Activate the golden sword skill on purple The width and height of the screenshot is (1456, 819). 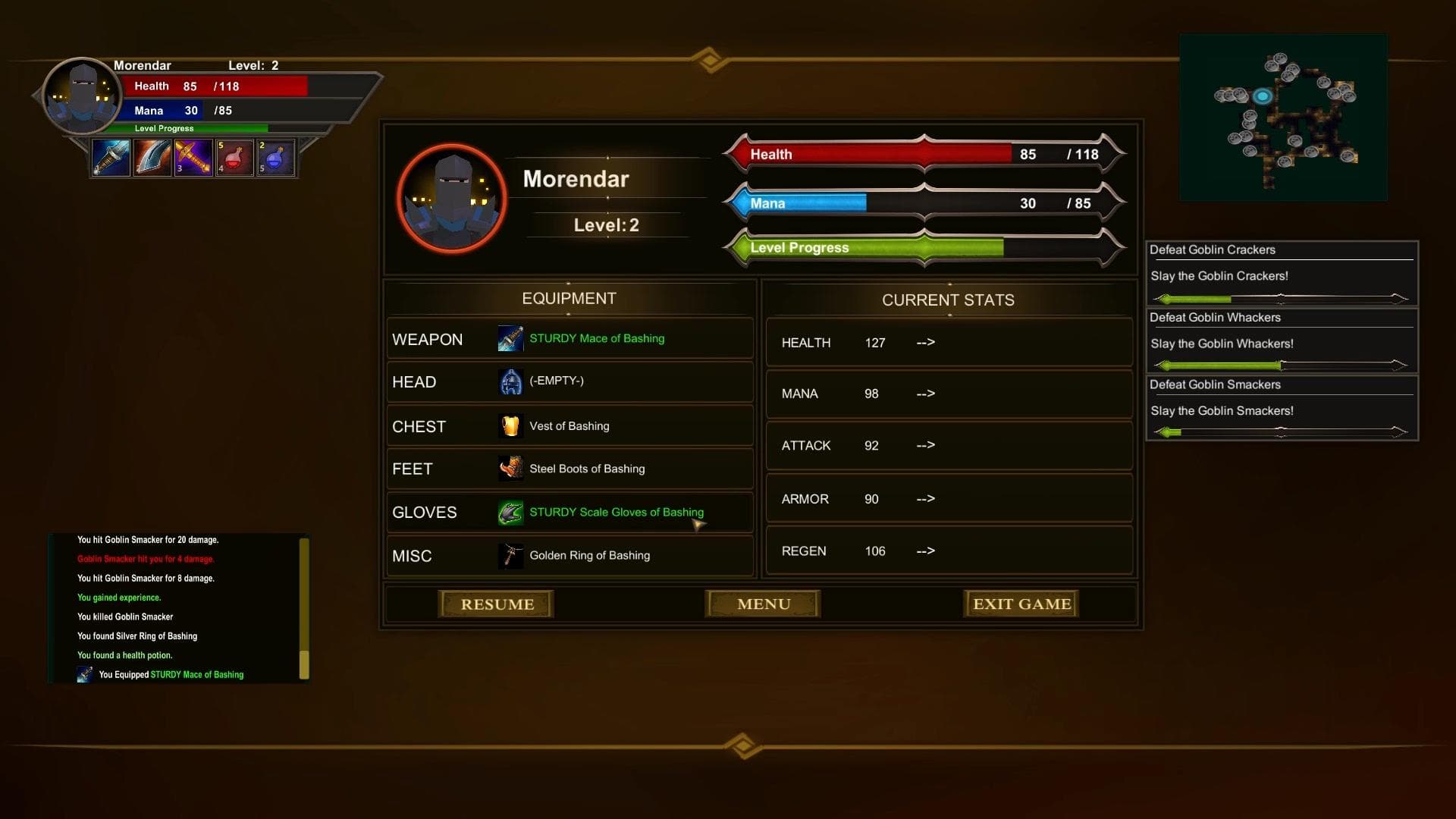pyautogui.click(x=193, y=158)
